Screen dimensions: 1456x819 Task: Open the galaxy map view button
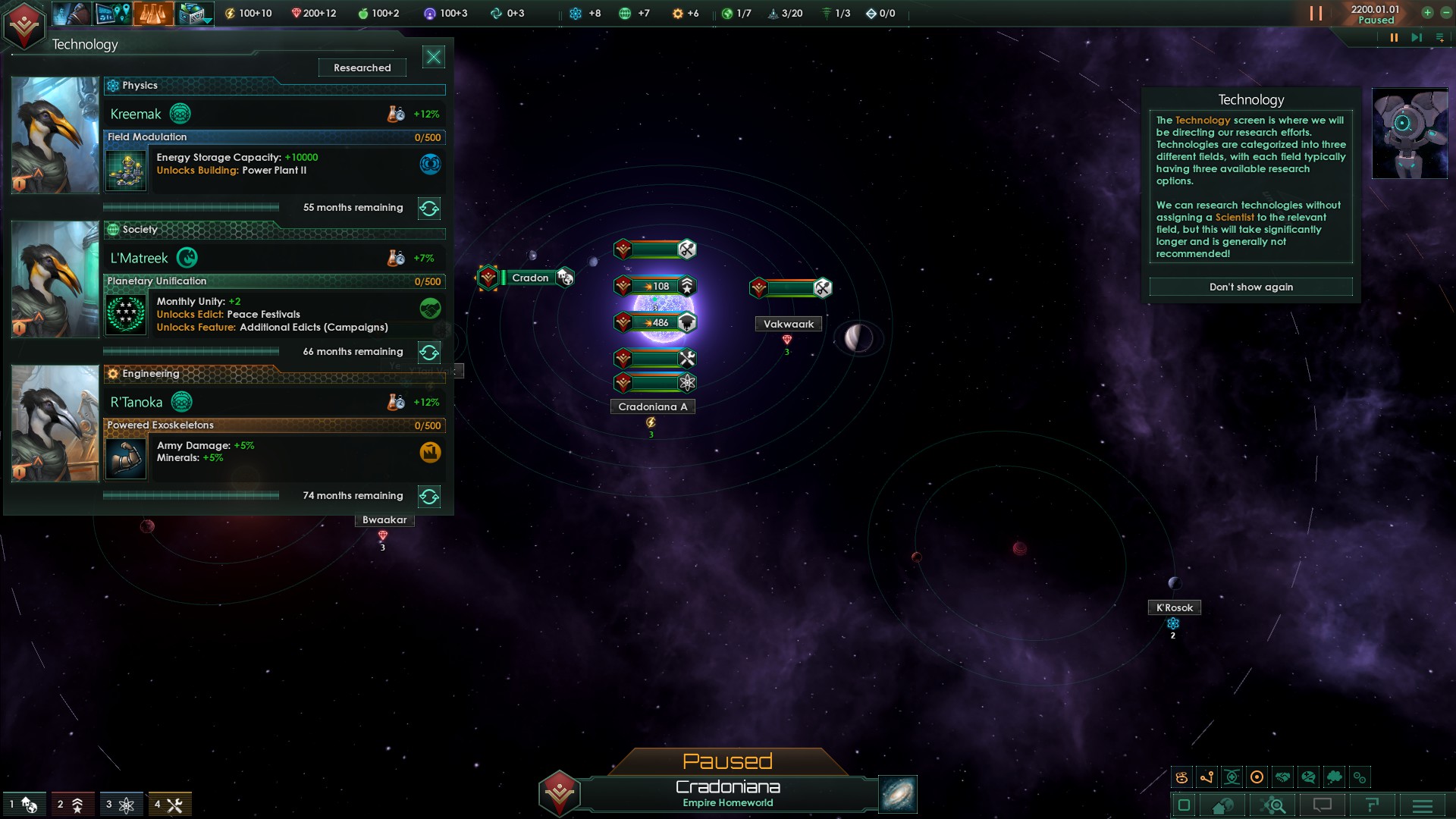(898, 794)
